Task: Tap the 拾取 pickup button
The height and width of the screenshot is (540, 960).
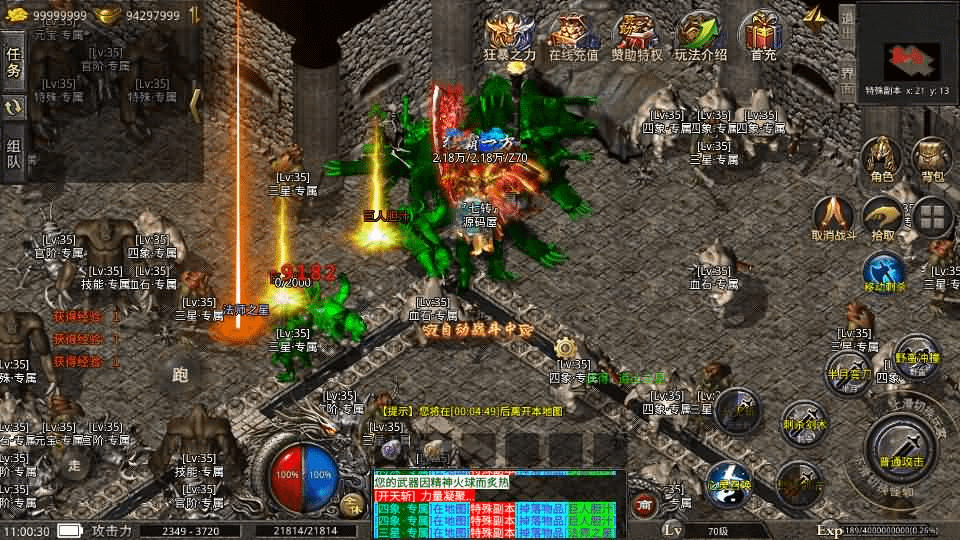Action: click(x=882, y=218)
